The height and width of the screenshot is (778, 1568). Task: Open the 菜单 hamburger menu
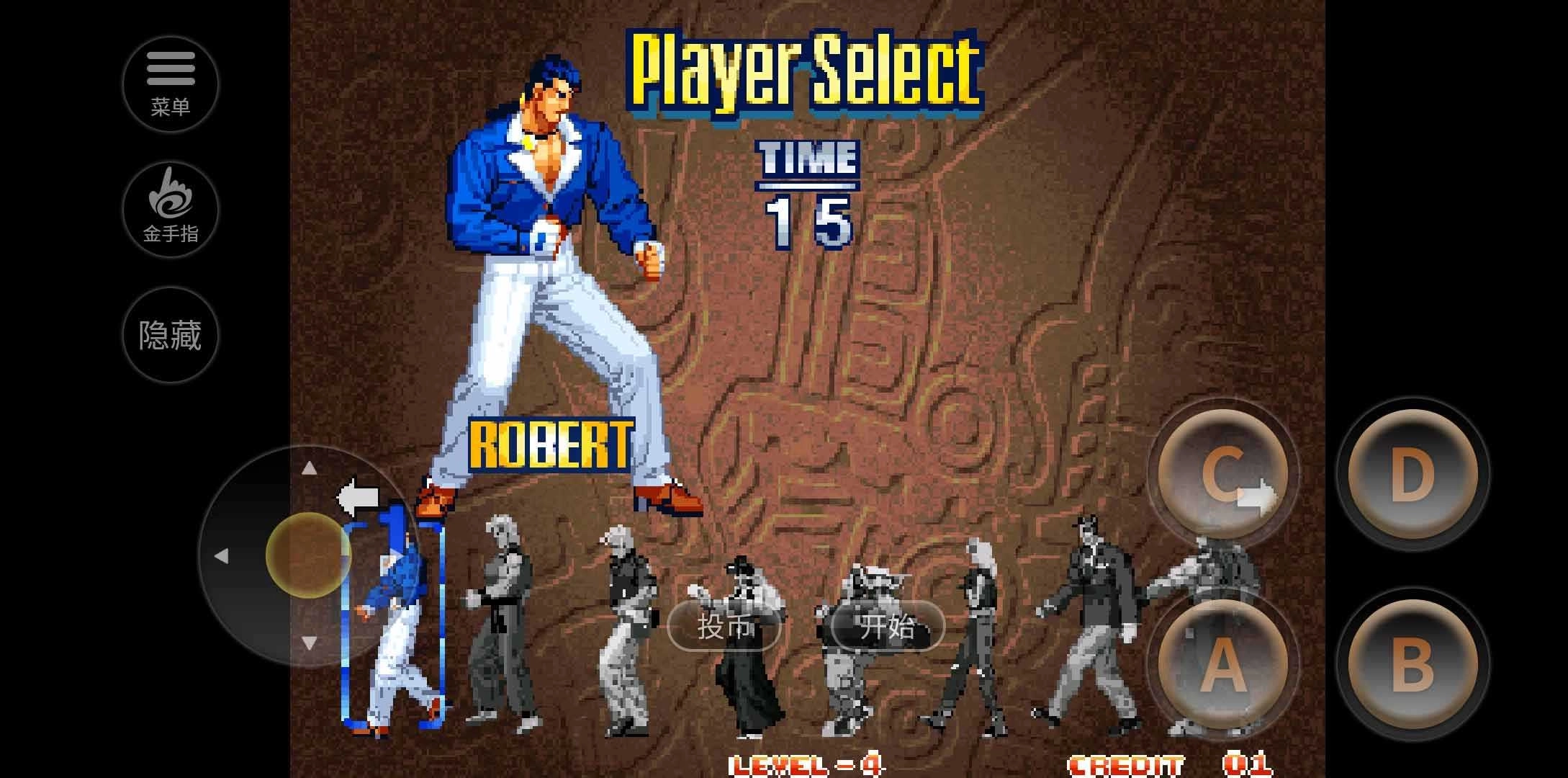(171, 84)
